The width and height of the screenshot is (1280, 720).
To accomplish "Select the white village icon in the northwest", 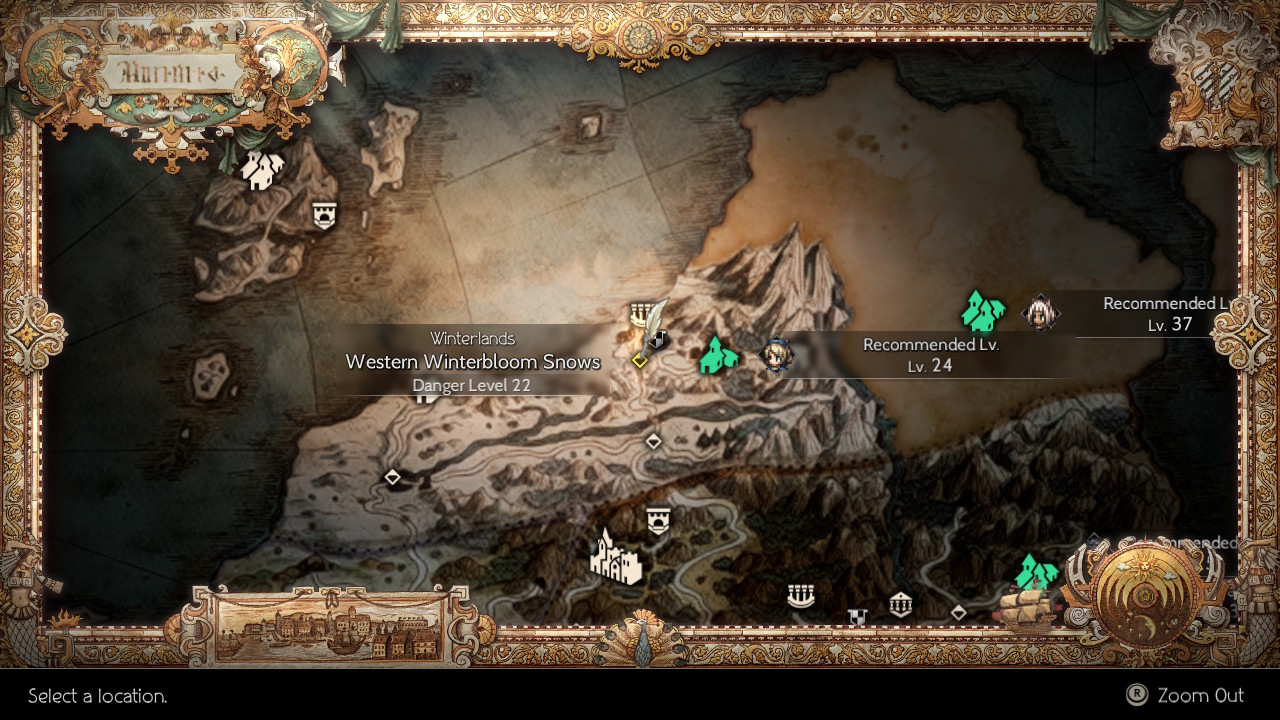I will [262, 172].
